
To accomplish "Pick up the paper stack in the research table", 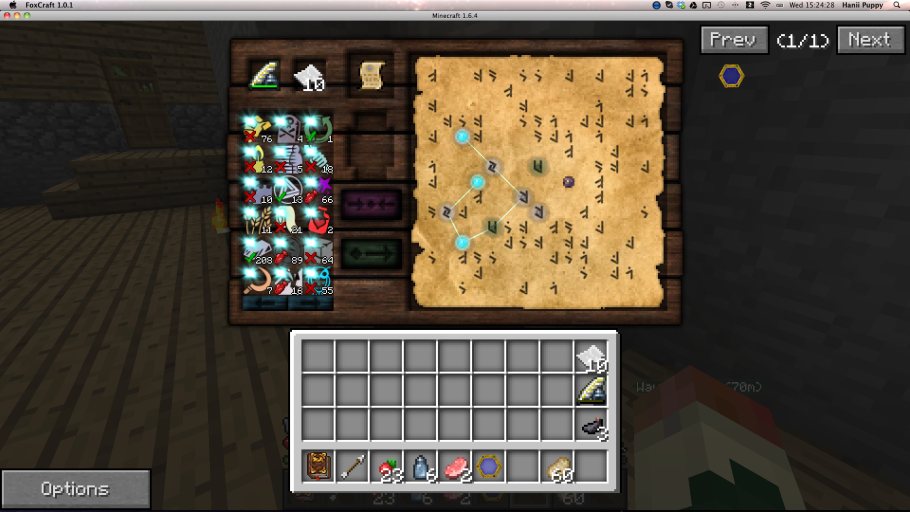I will [x=308, y=76].
